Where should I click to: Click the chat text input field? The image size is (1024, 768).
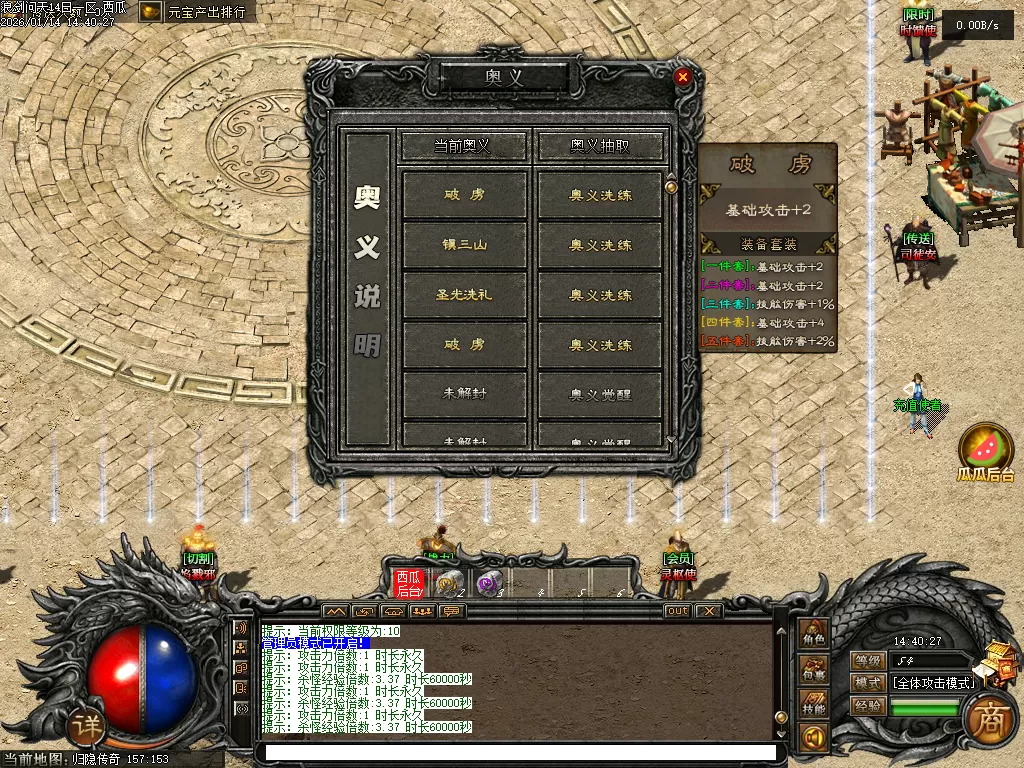[515, 752]
